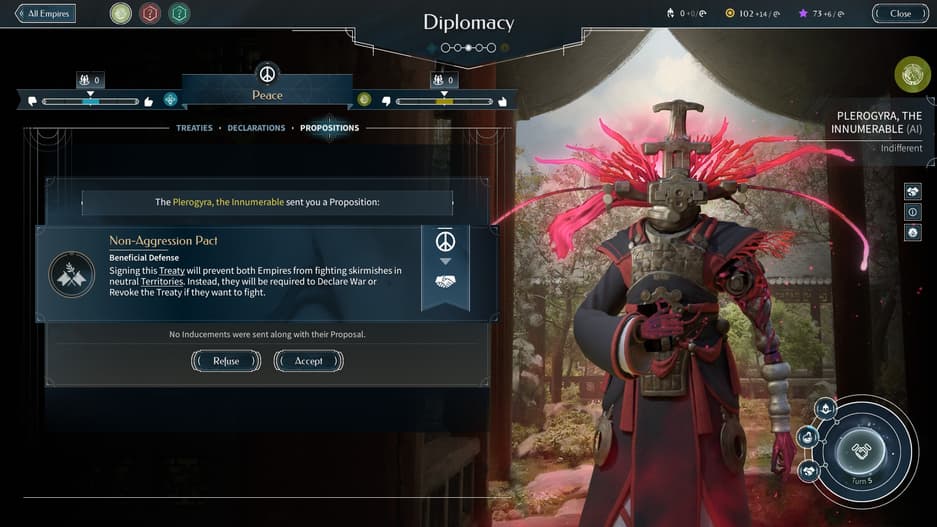Screen dimensions: 937x527
Task: Accept the Non-Aggression Pact proposition
Action: [x=308, y=361]
